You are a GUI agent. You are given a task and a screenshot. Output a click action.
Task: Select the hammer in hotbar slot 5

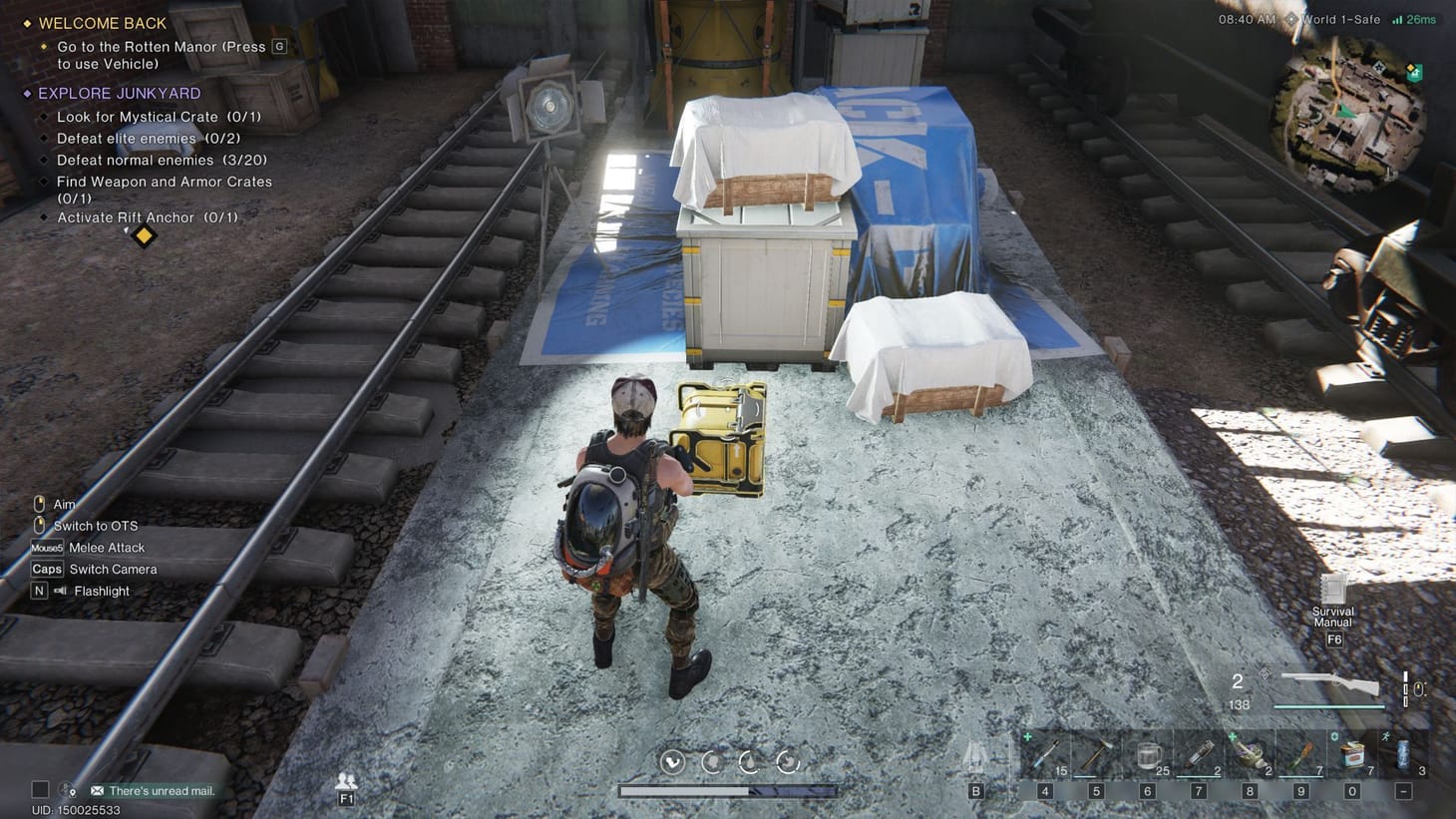click(1095, 755)
